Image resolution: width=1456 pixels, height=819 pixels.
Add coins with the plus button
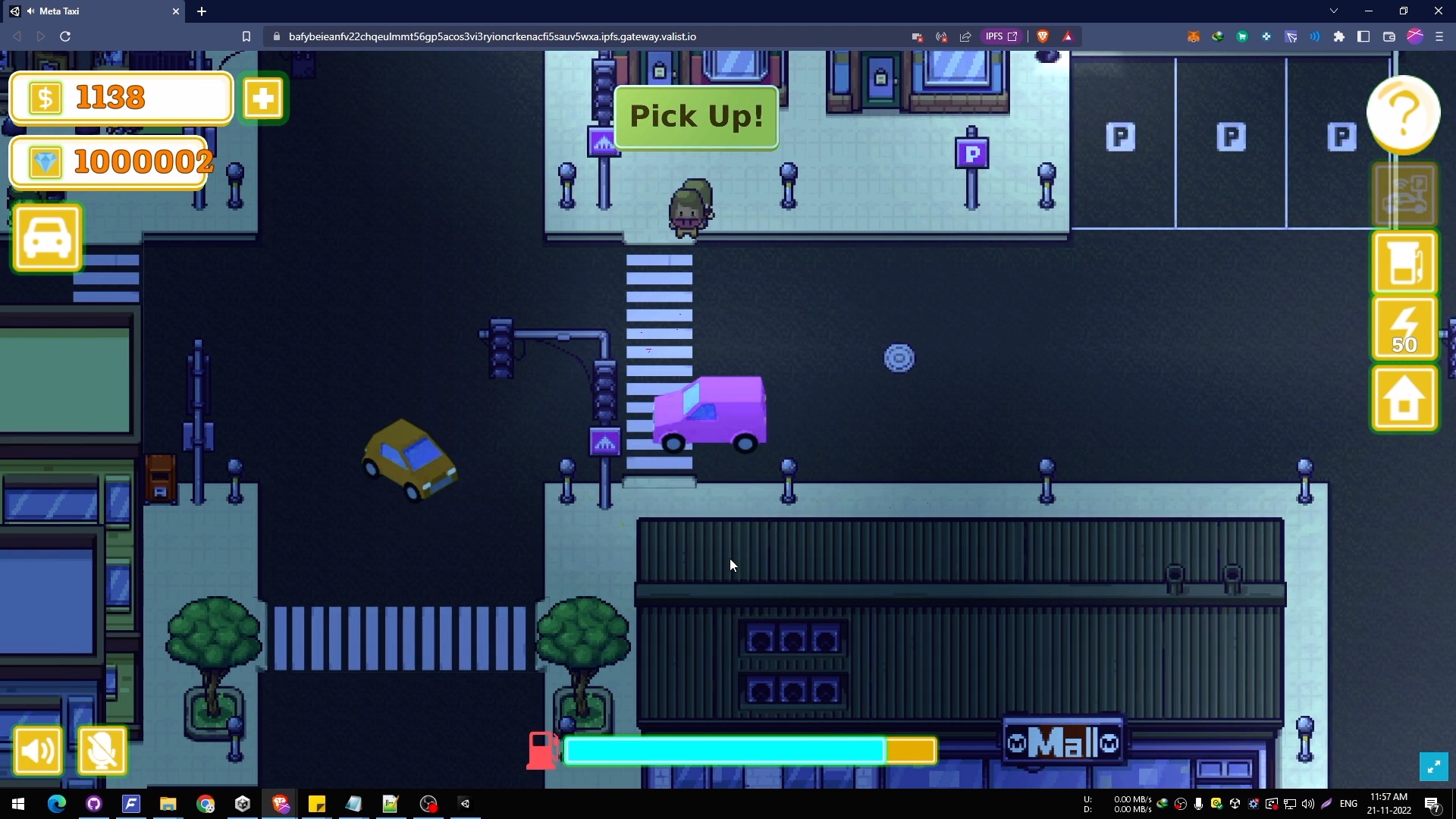click(263, 98)
